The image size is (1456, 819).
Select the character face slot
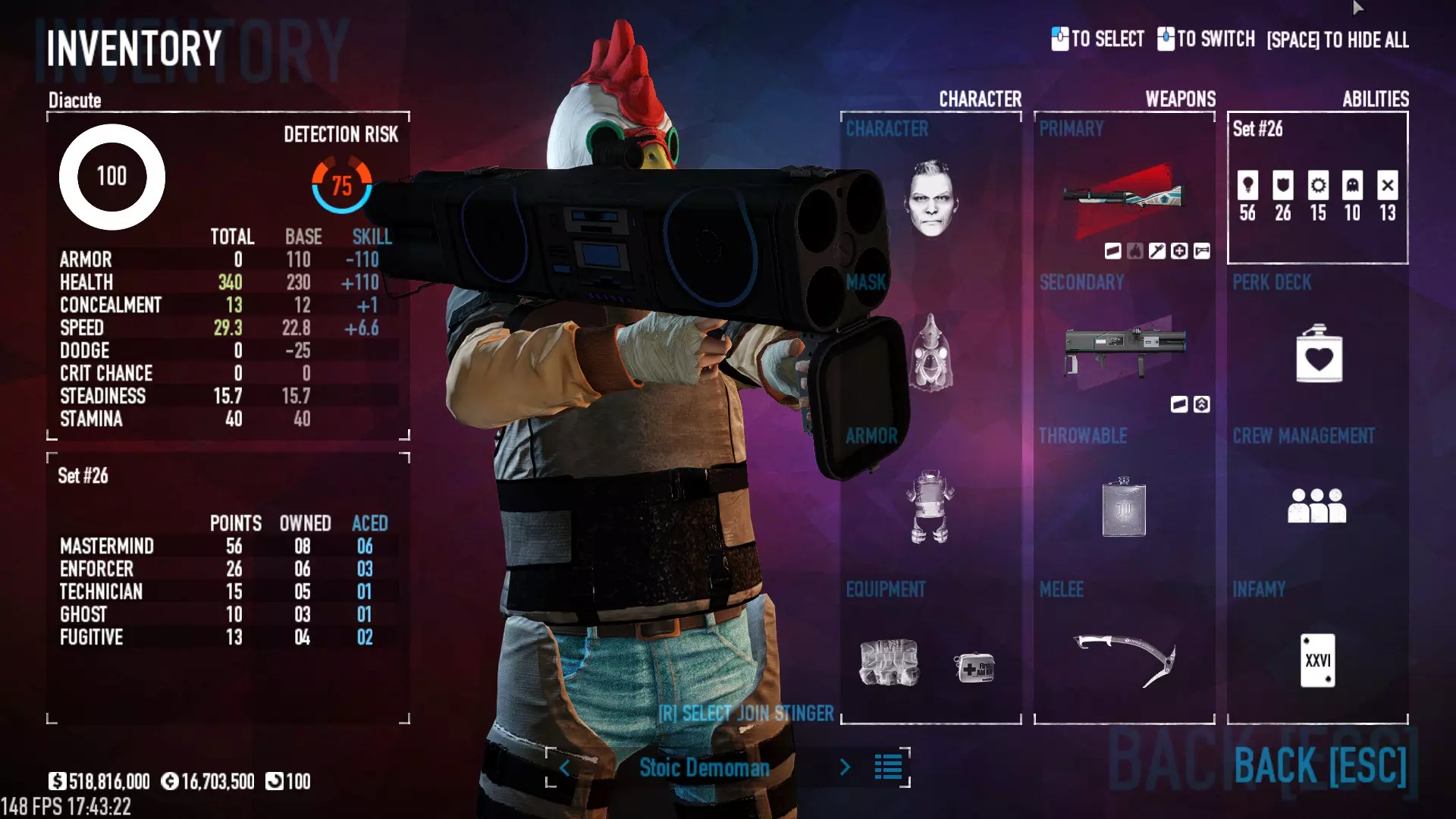click(931, 199)
